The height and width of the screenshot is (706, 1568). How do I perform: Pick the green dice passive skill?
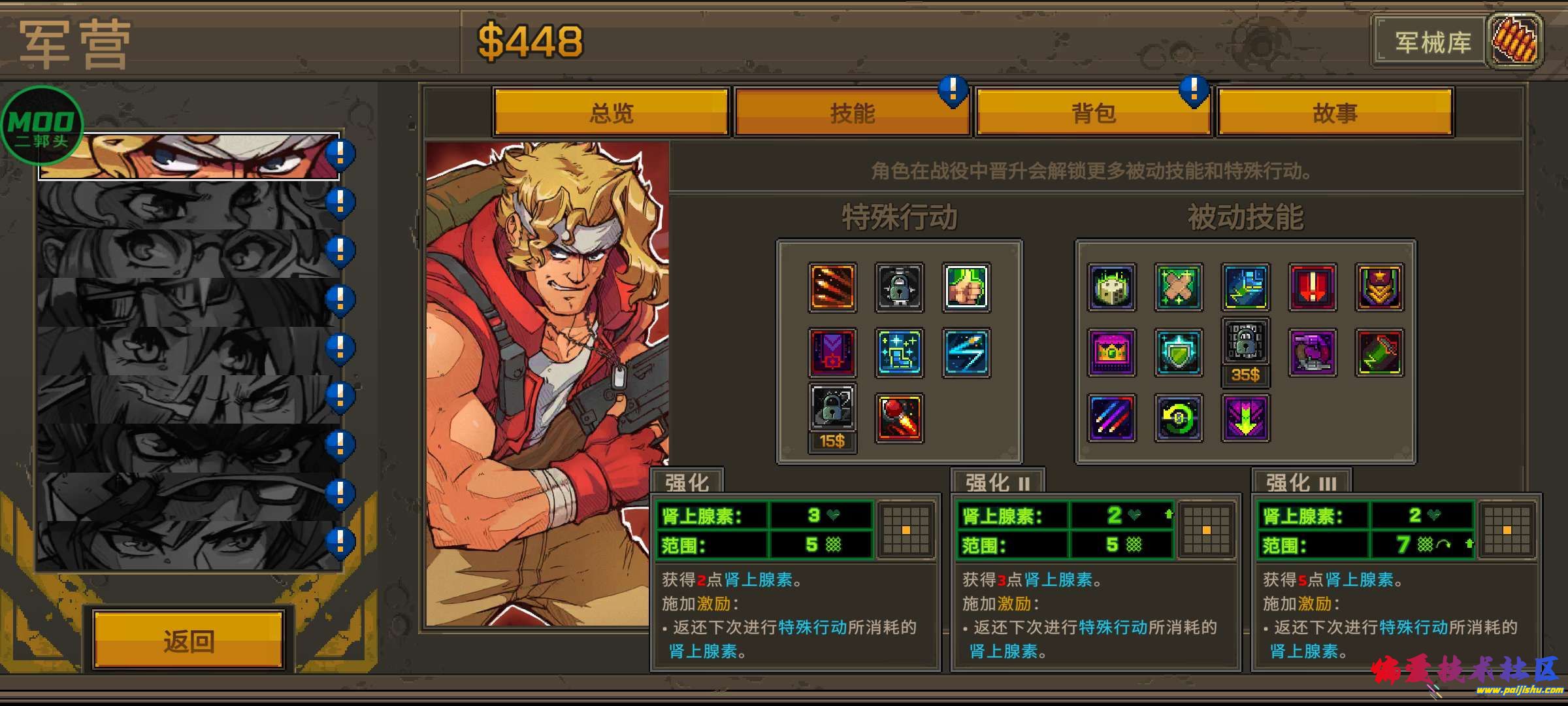1111,288
